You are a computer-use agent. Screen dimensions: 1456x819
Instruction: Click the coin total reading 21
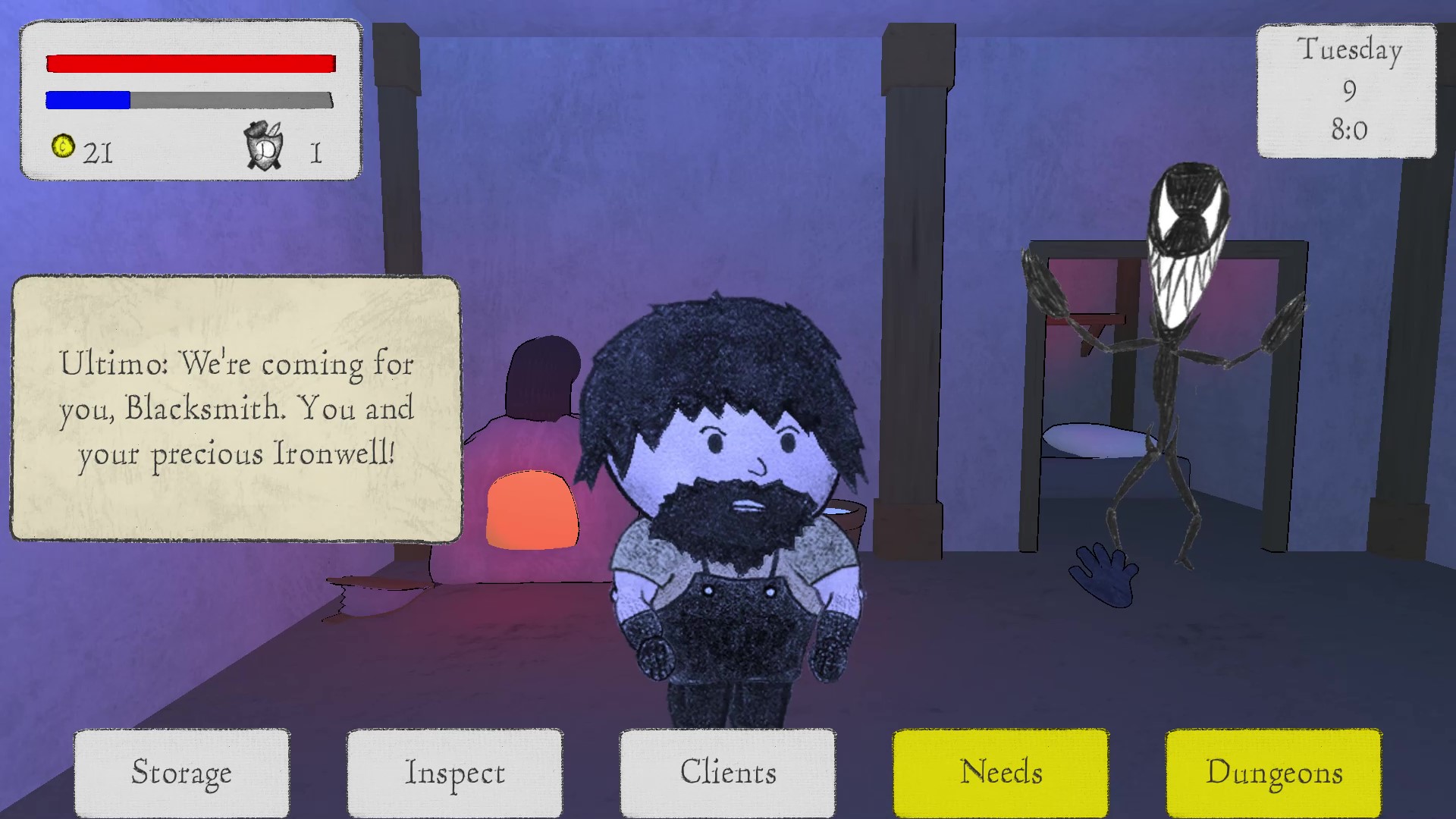[97, 152]
